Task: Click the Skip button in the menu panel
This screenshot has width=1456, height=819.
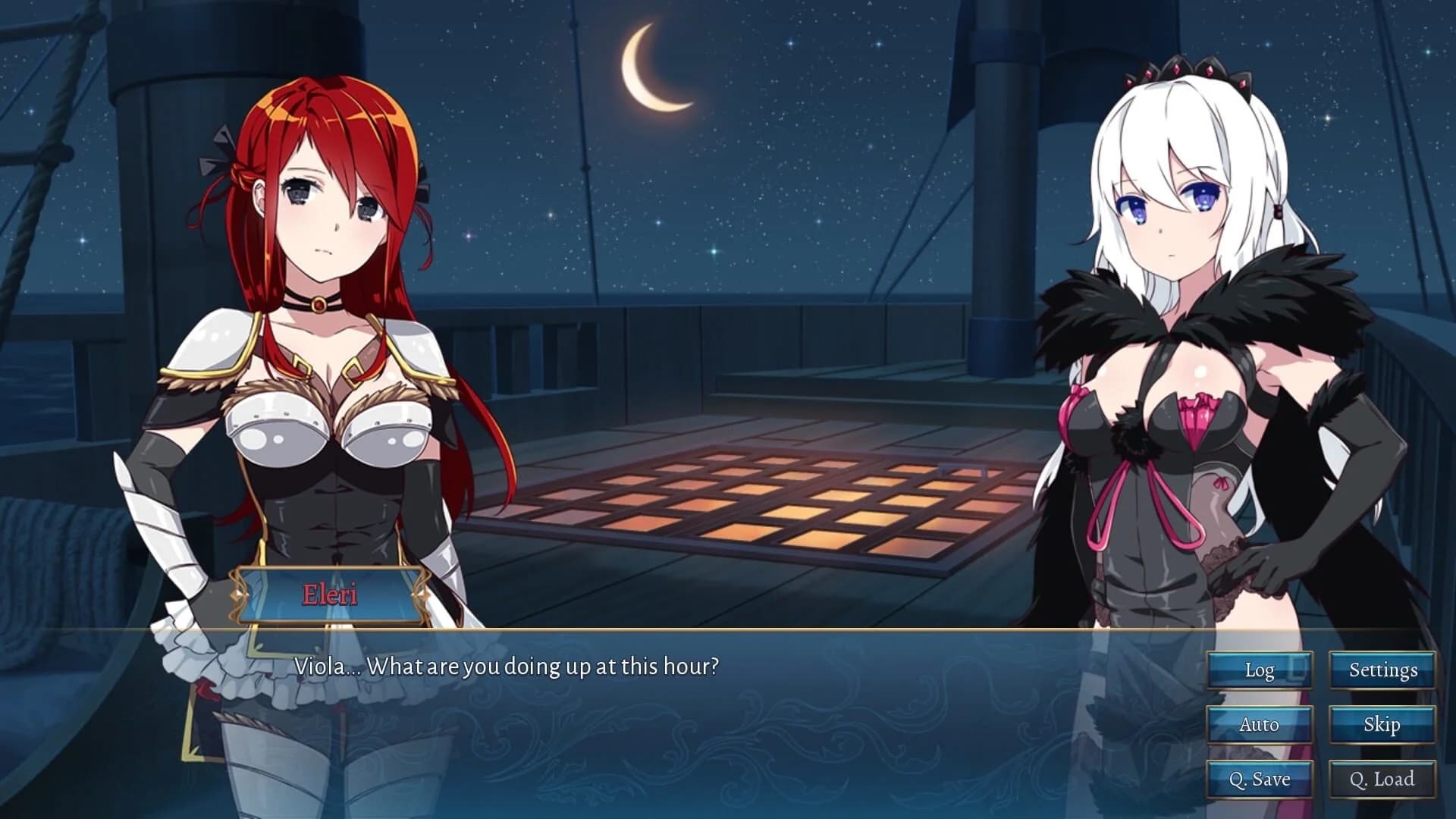Action: [x=1383, y=725]
